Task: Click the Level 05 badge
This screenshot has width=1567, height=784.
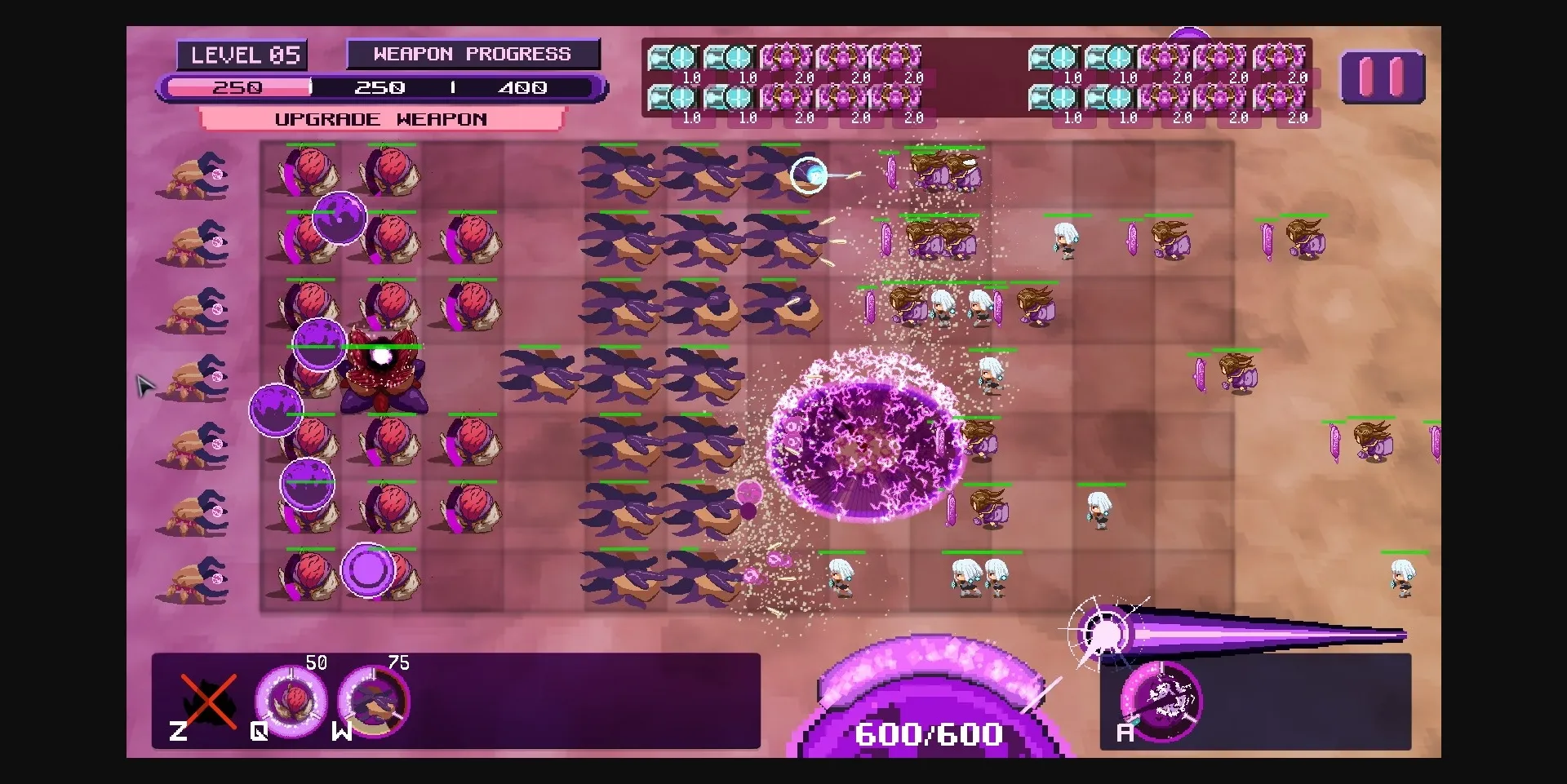Action: [243, 54]
